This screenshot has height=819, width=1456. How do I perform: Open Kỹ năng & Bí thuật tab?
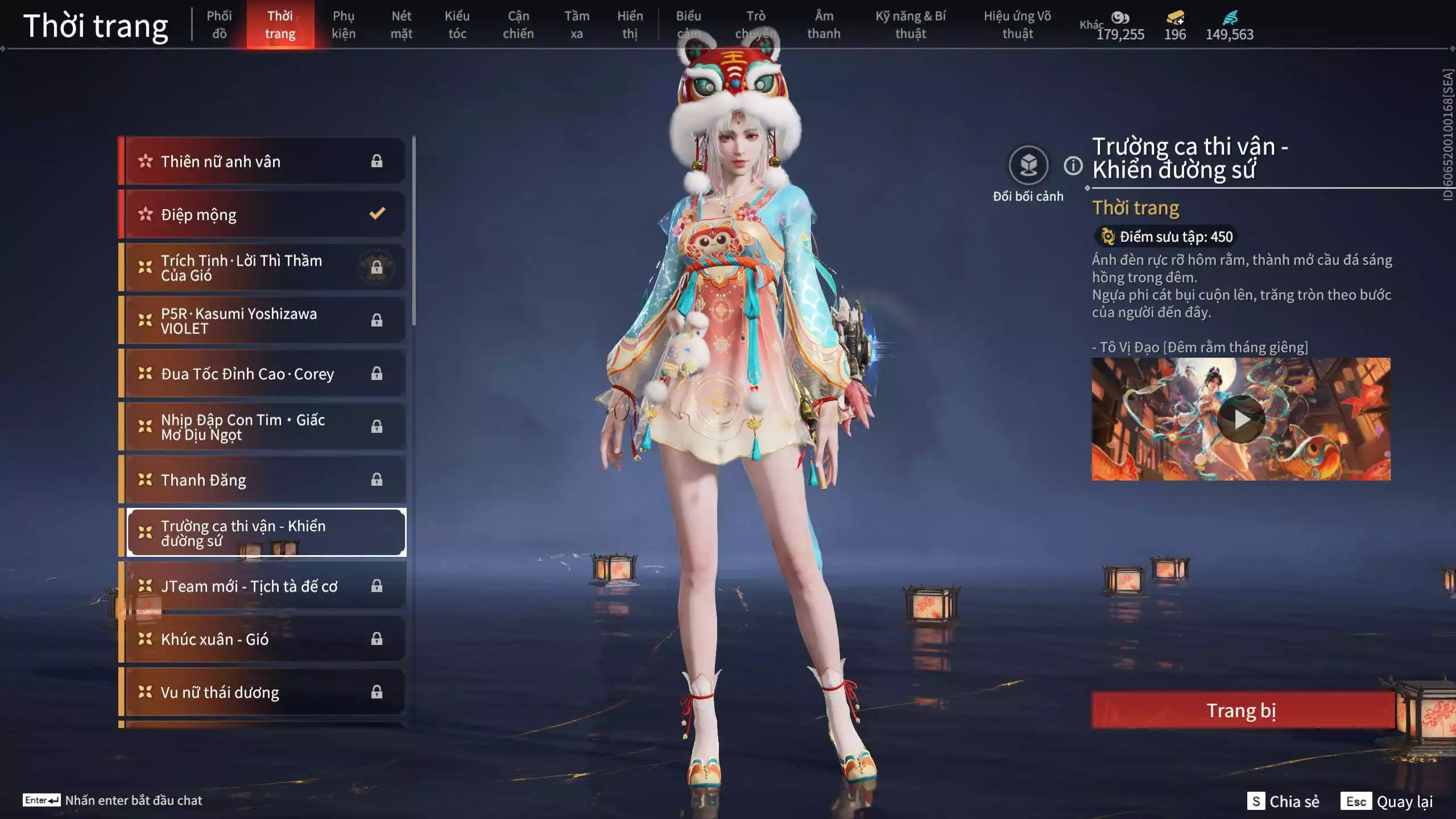[911, 24]
